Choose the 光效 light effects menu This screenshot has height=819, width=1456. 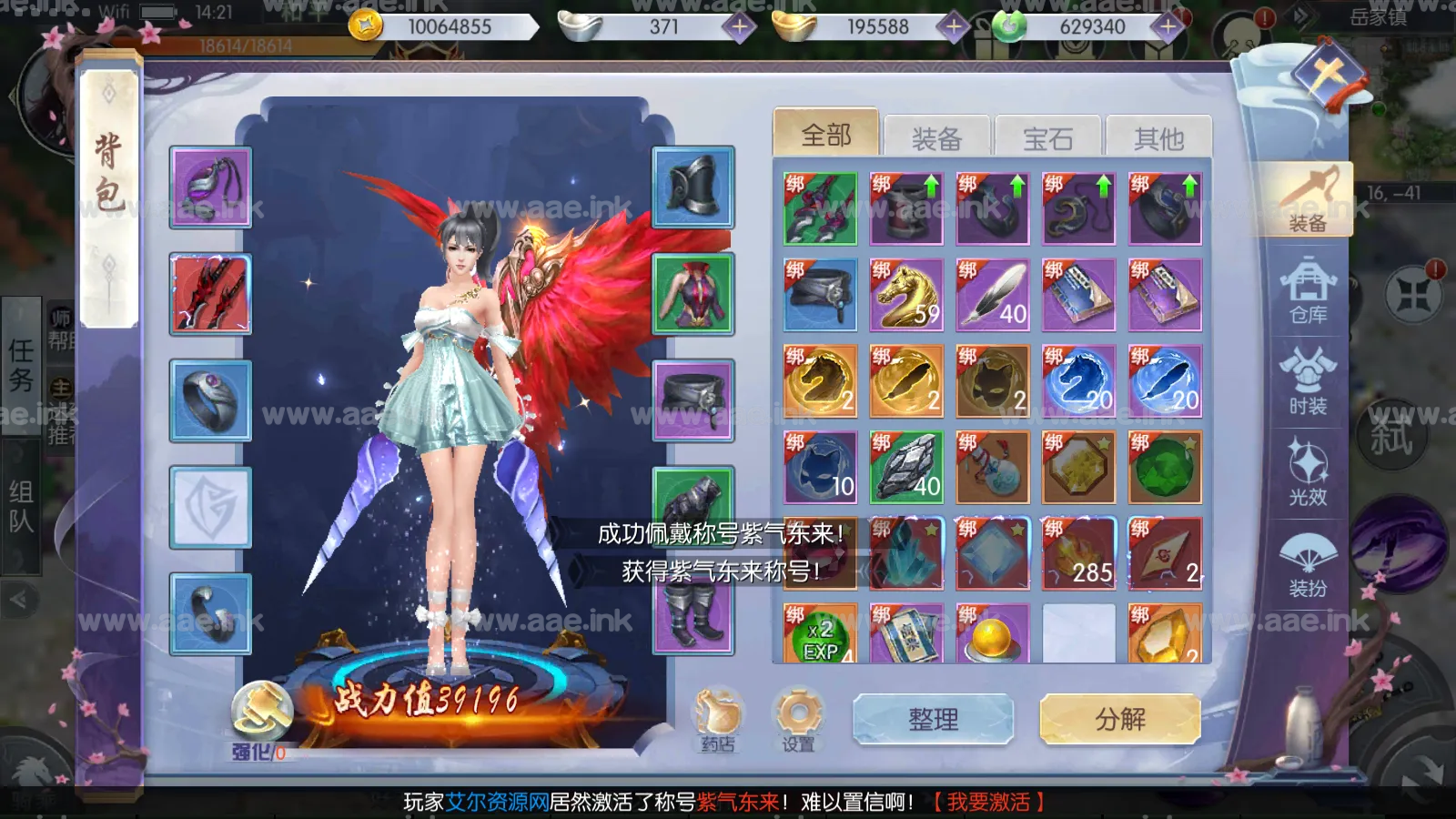tap(1308, 472)
